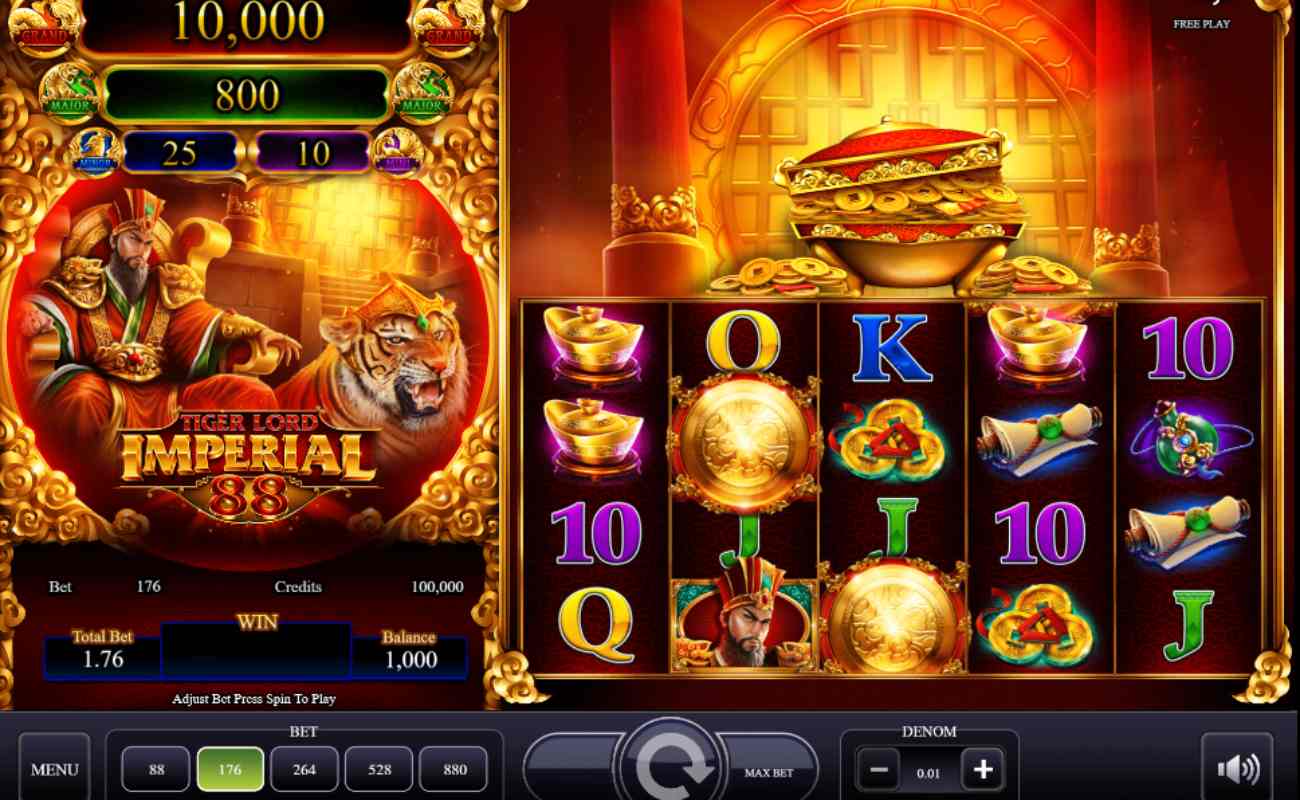Select the highlighted 176 bet chip
1300x800 pixels.
(230, 768)
